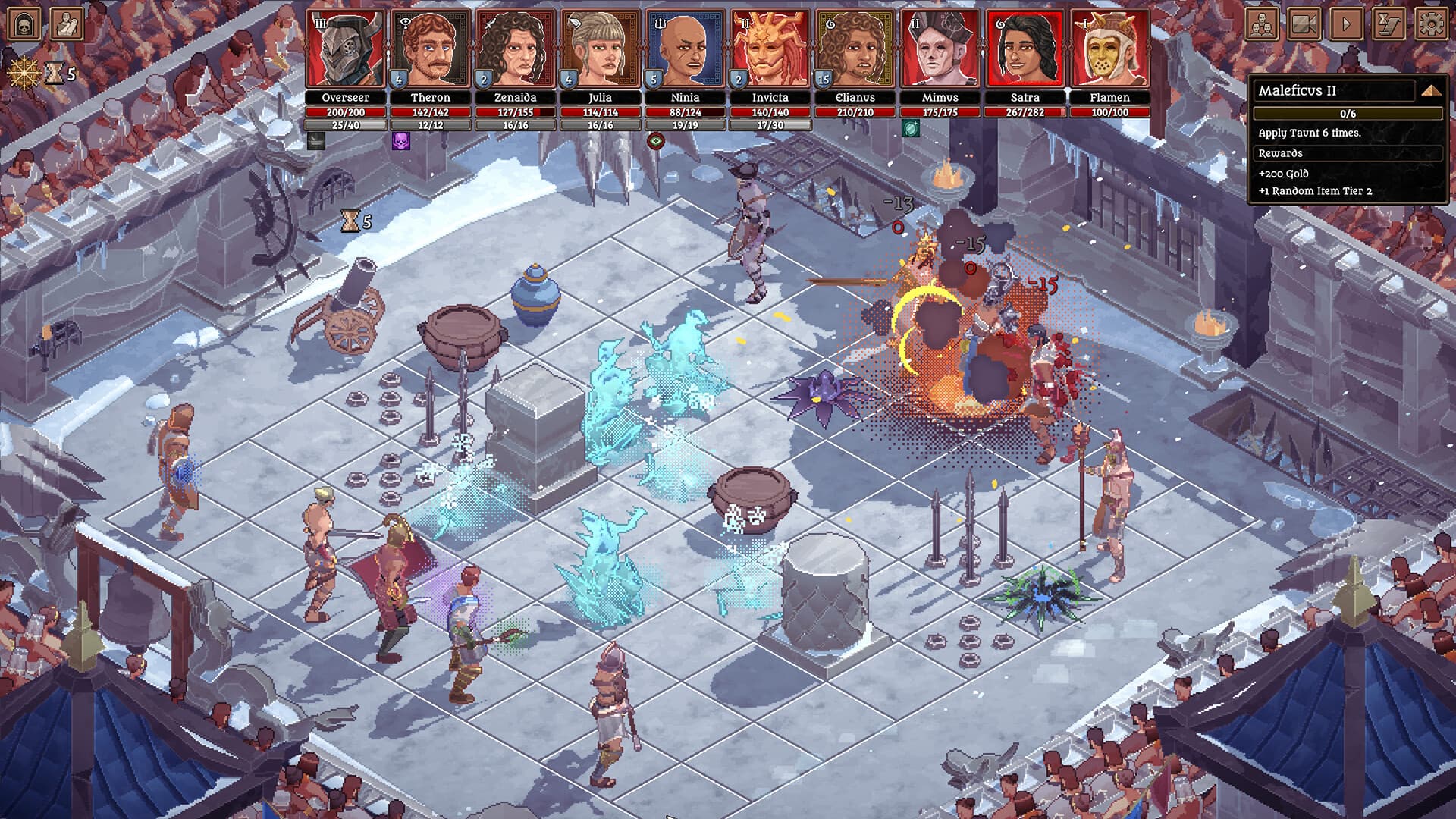Image resolution: width=1456 pixels, height=819 pixels.
Task: Open the skull crypt icon top-left
Action: tap(24, 25)
